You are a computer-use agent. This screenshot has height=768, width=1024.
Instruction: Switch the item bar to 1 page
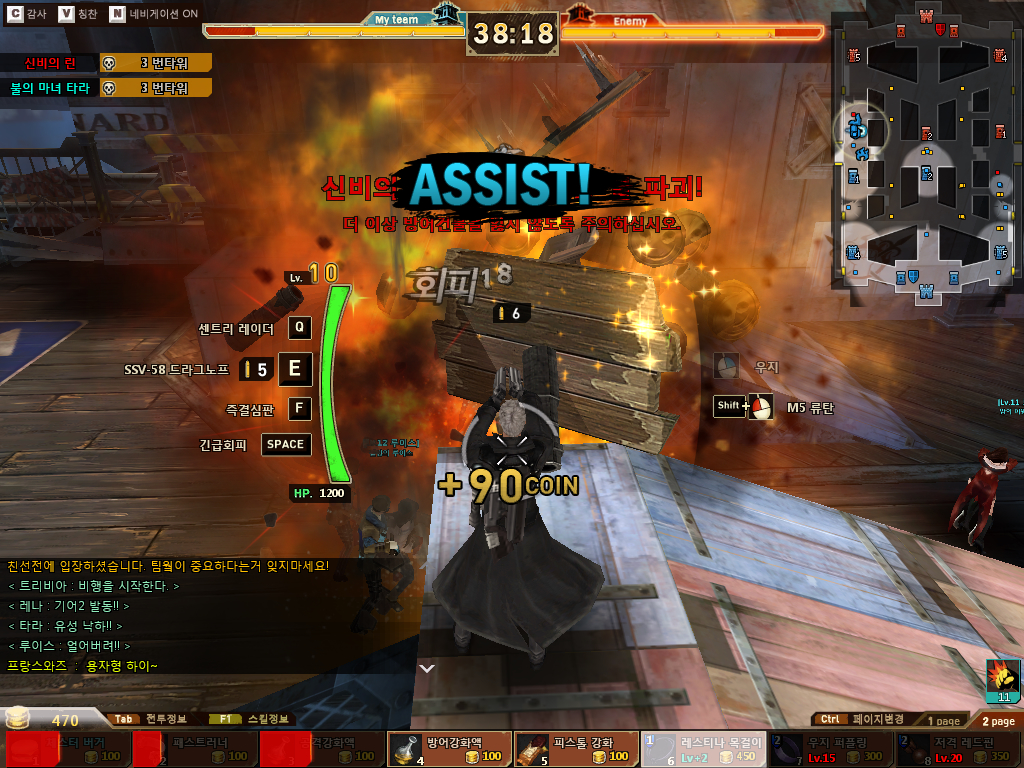point(942,720)
